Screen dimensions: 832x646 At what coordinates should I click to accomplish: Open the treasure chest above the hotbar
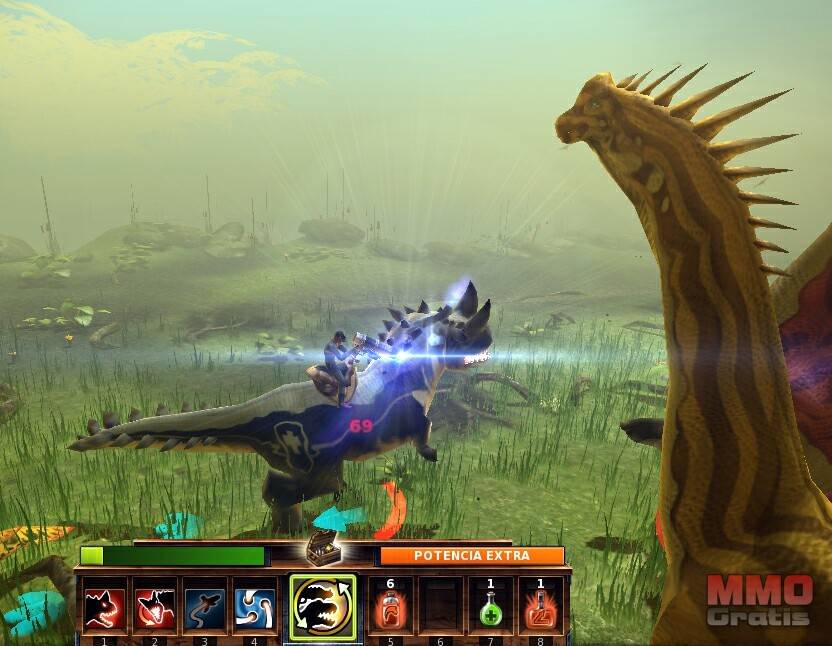point(322,547)
